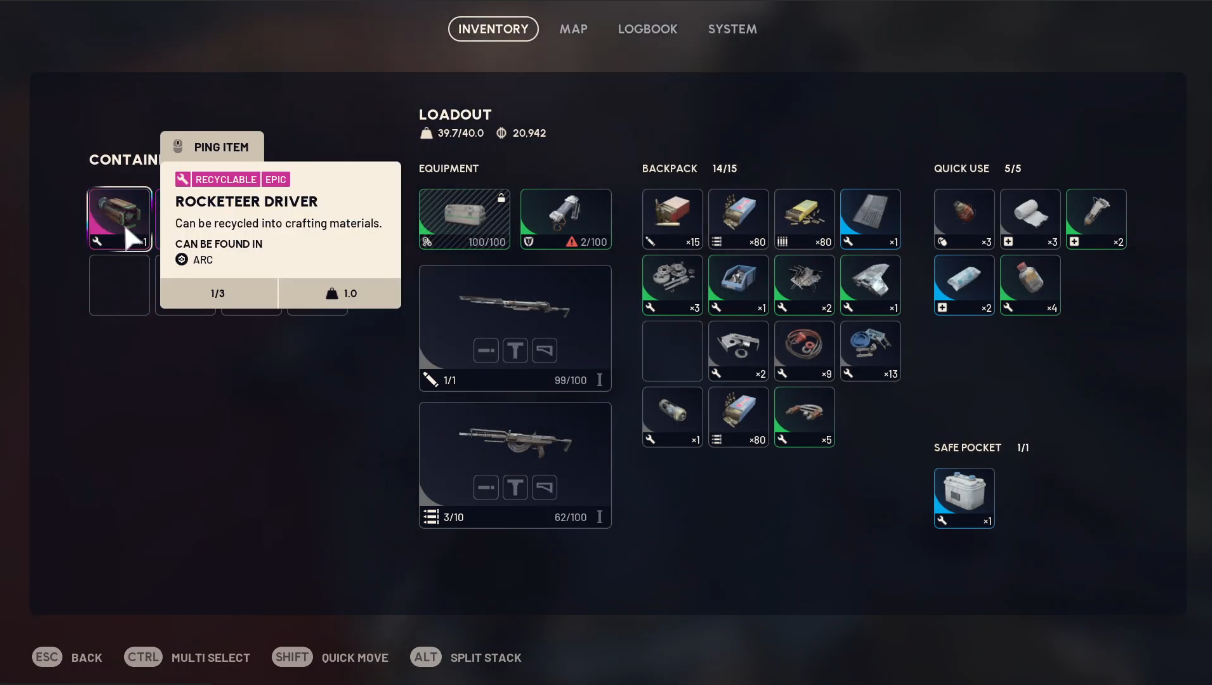Select the red wires stack of 9
The height and width of the screenshot is (685, 1212).
pyautogui.click(x=804, y=351)
